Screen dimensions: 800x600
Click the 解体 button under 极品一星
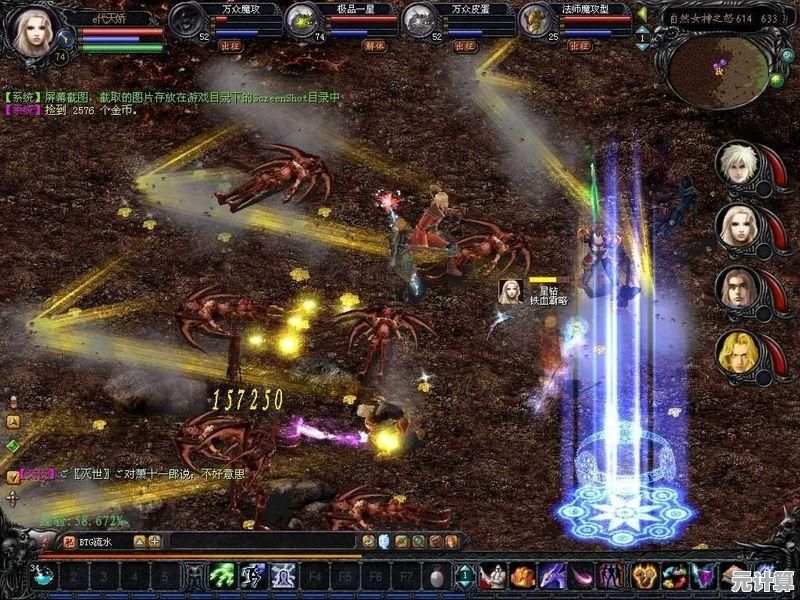point(347,45)
